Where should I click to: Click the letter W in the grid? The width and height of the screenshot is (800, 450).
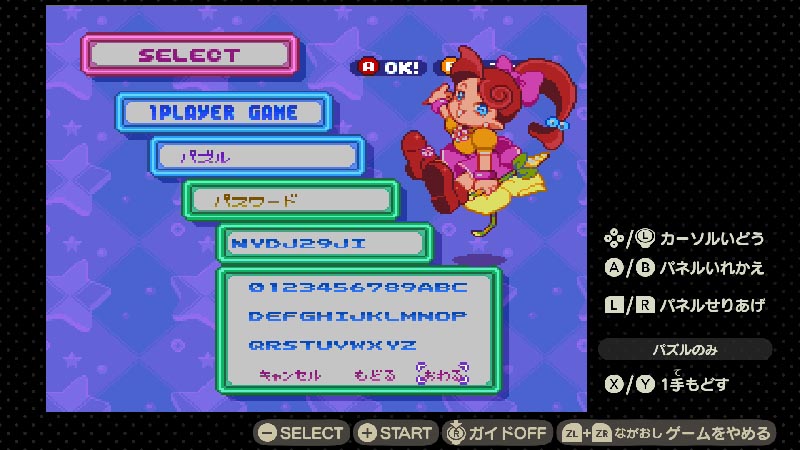[x=358, y=346]
